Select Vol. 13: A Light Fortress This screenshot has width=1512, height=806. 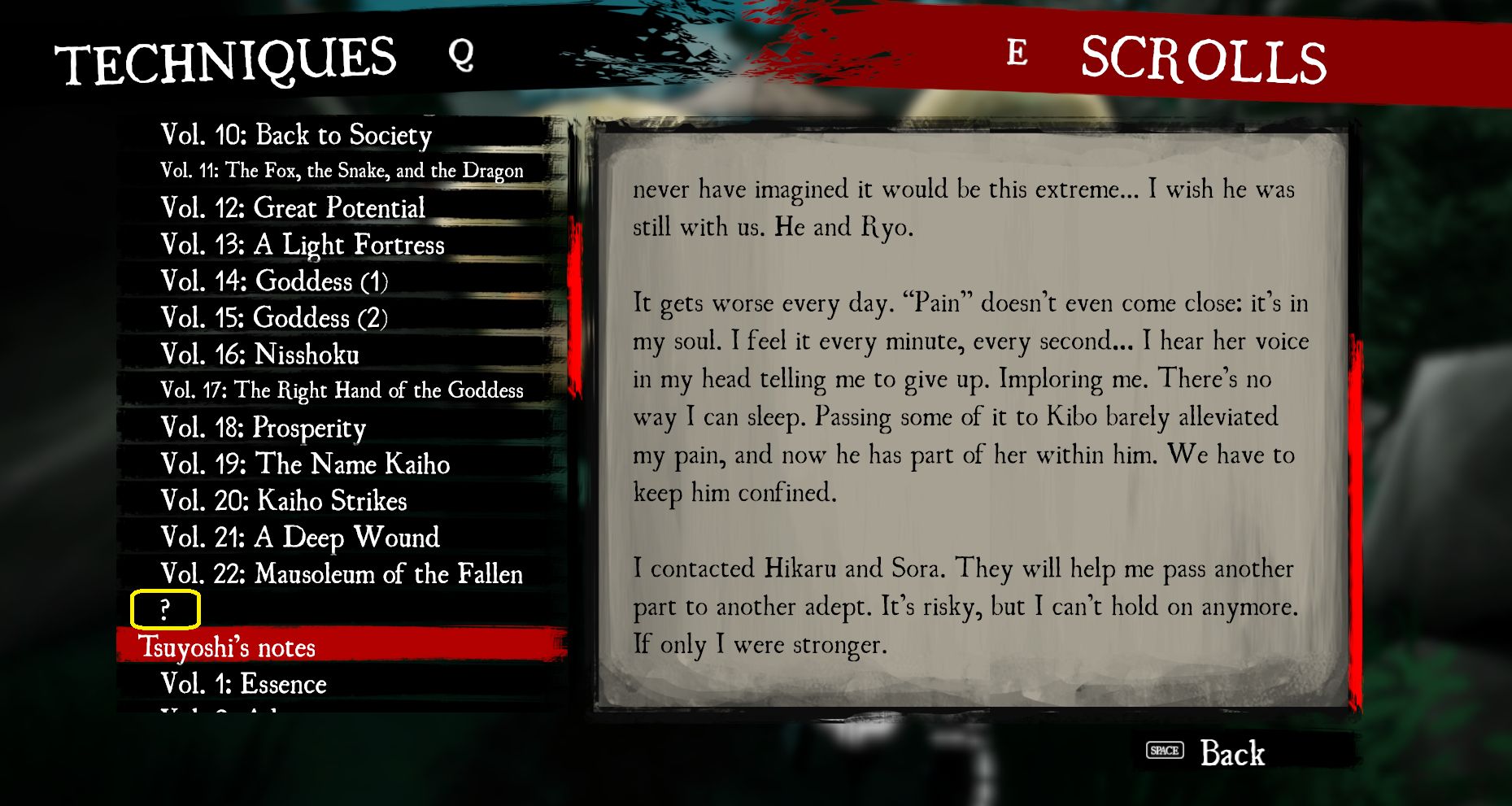pyautogui.click(x=302, y=245)
